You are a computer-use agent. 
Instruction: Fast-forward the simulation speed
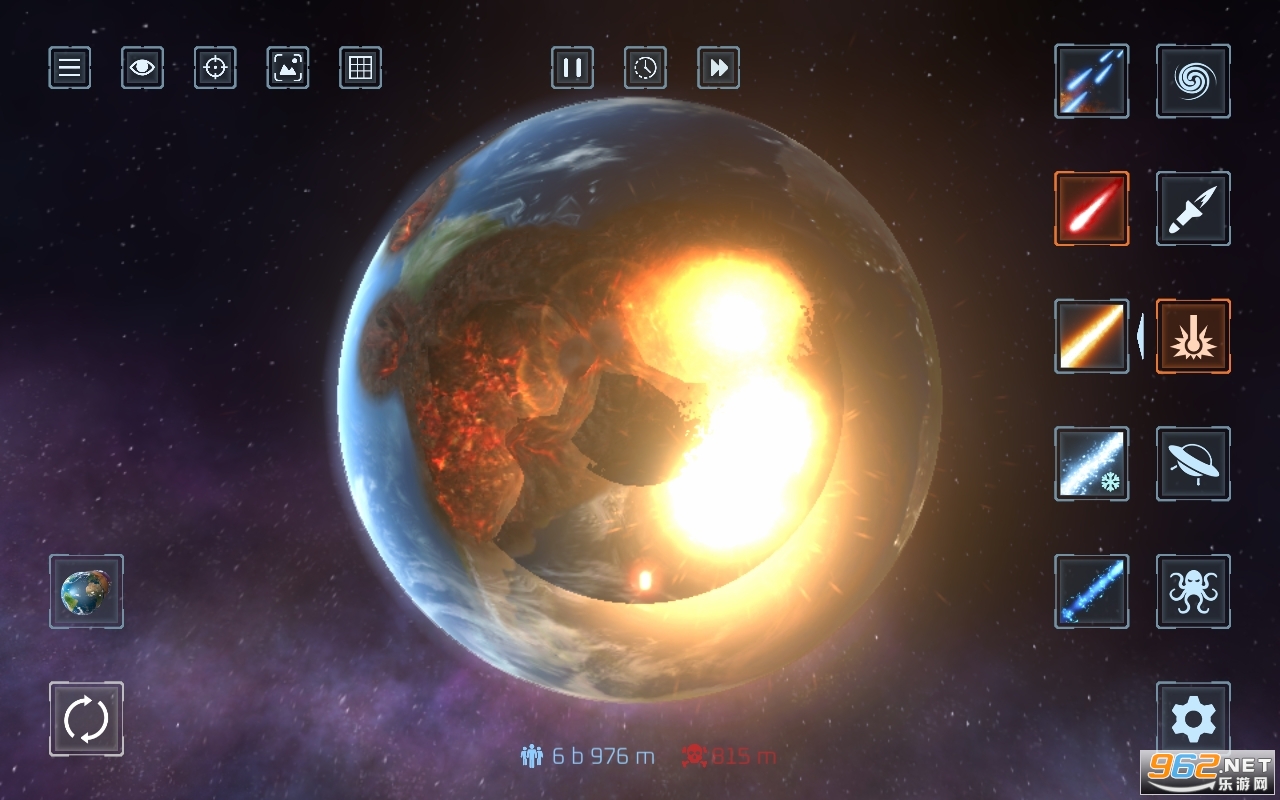(x=718, y=68)
